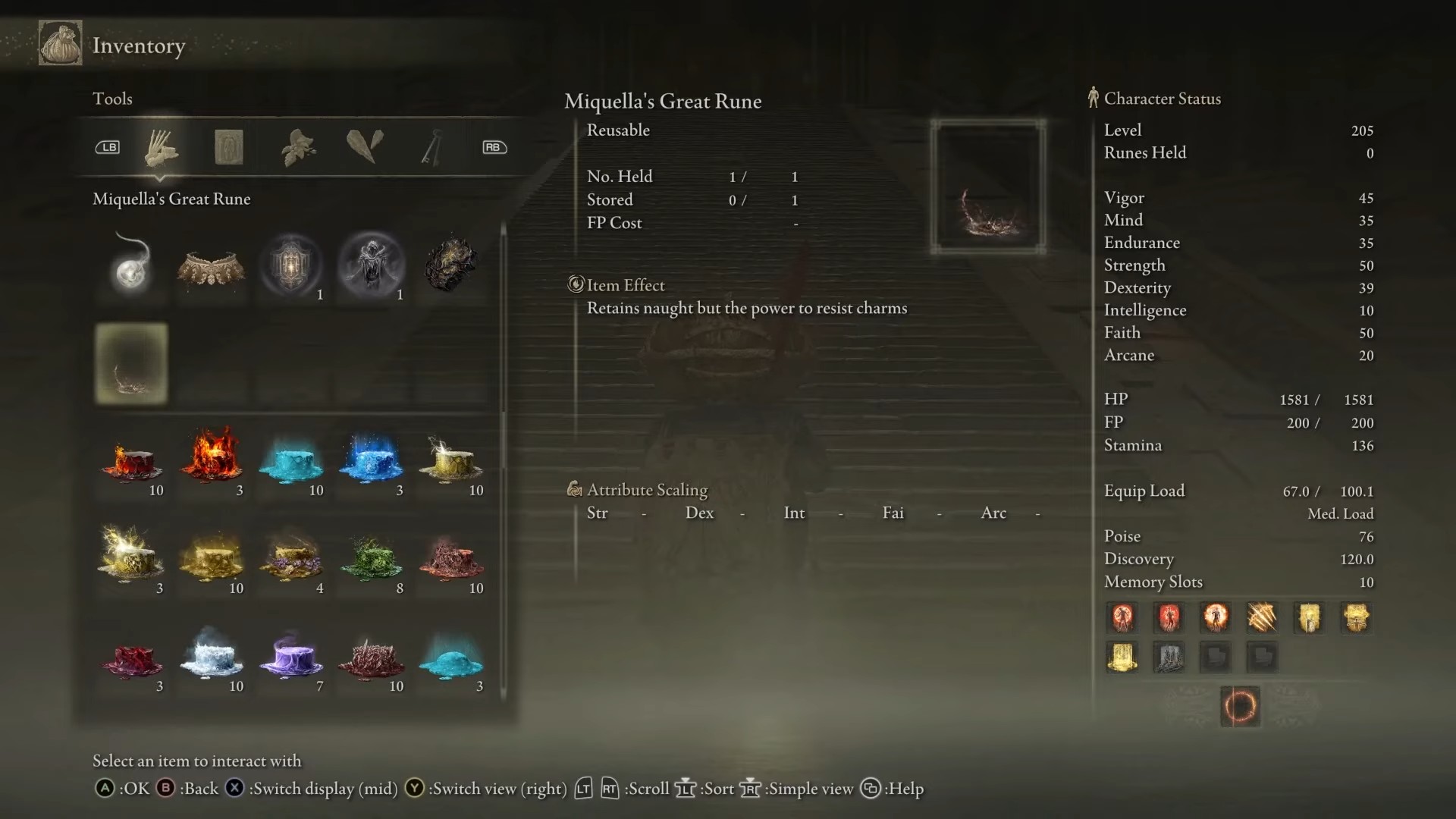Screen dimensions: 1456x819
Task: Open the Info Items tablet category icon
Action: click(229, 148)
